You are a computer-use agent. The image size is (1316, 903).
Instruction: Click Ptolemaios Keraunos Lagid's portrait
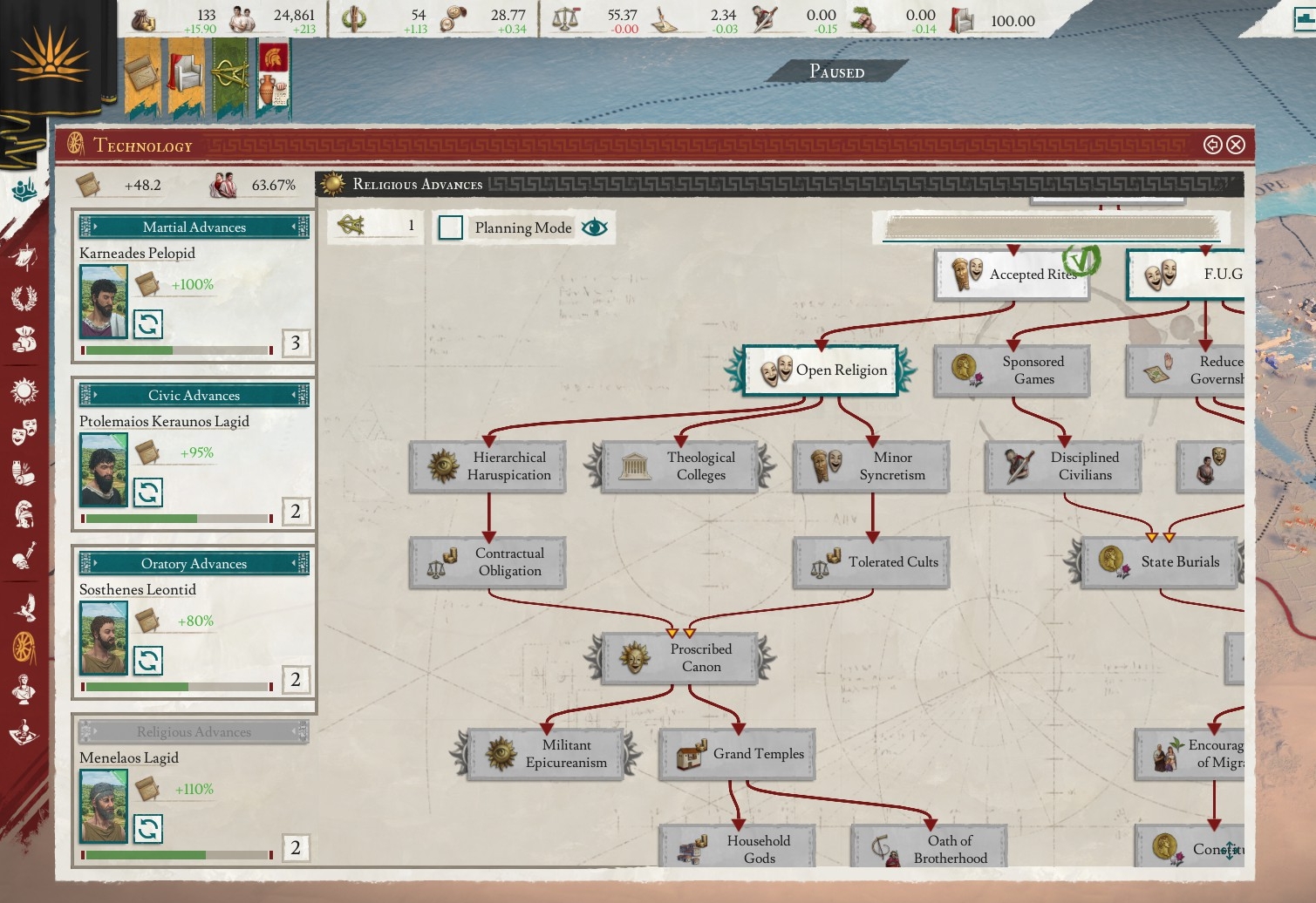point(102,471)
